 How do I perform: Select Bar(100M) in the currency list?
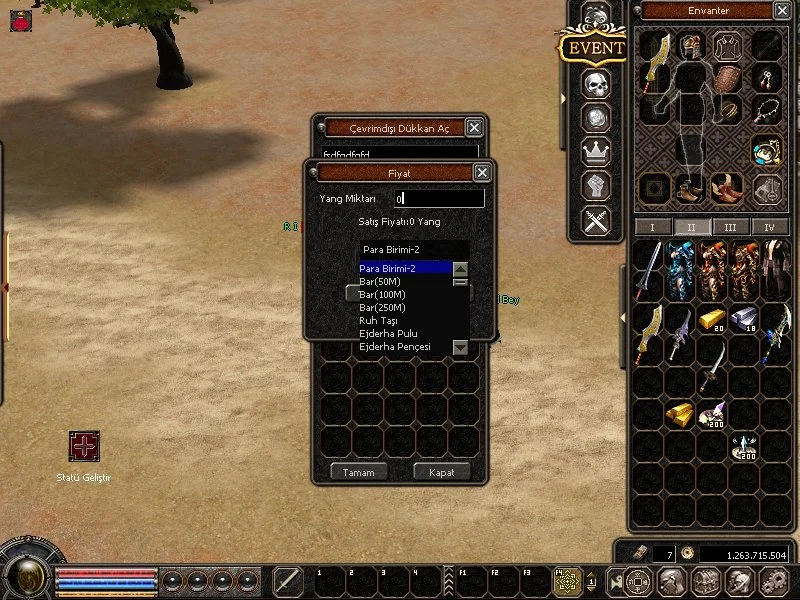pos(383,295)
